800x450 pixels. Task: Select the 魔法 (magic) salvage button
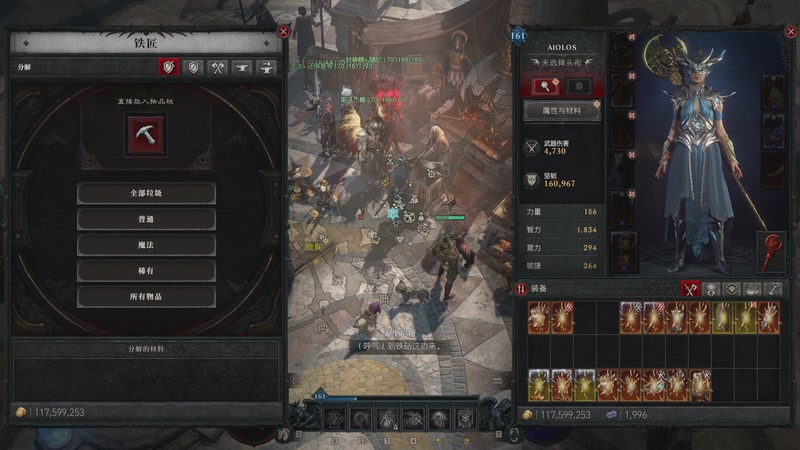coord(146,245)
